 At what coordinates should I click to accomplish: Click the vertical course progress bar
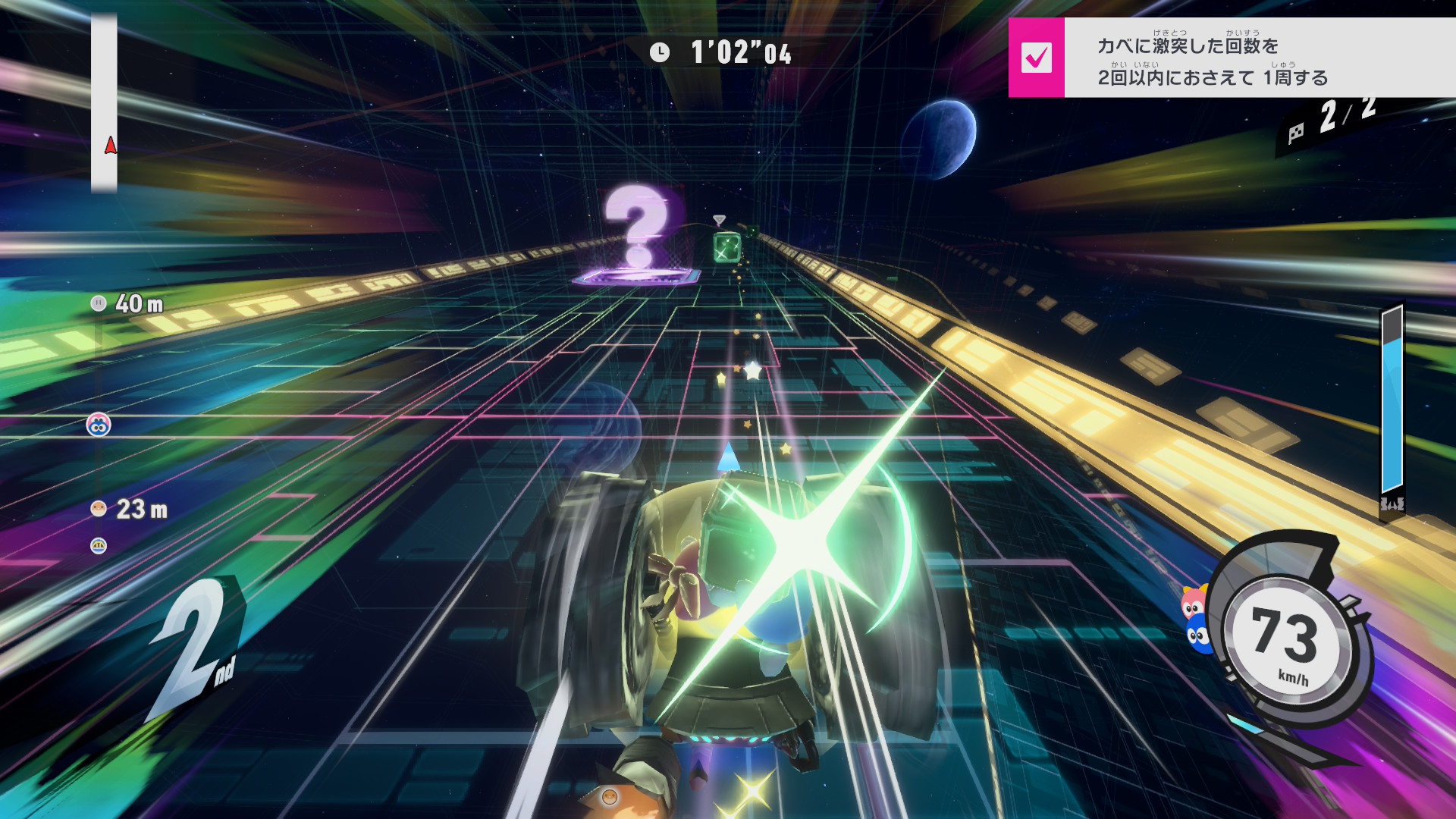[105, 102]
